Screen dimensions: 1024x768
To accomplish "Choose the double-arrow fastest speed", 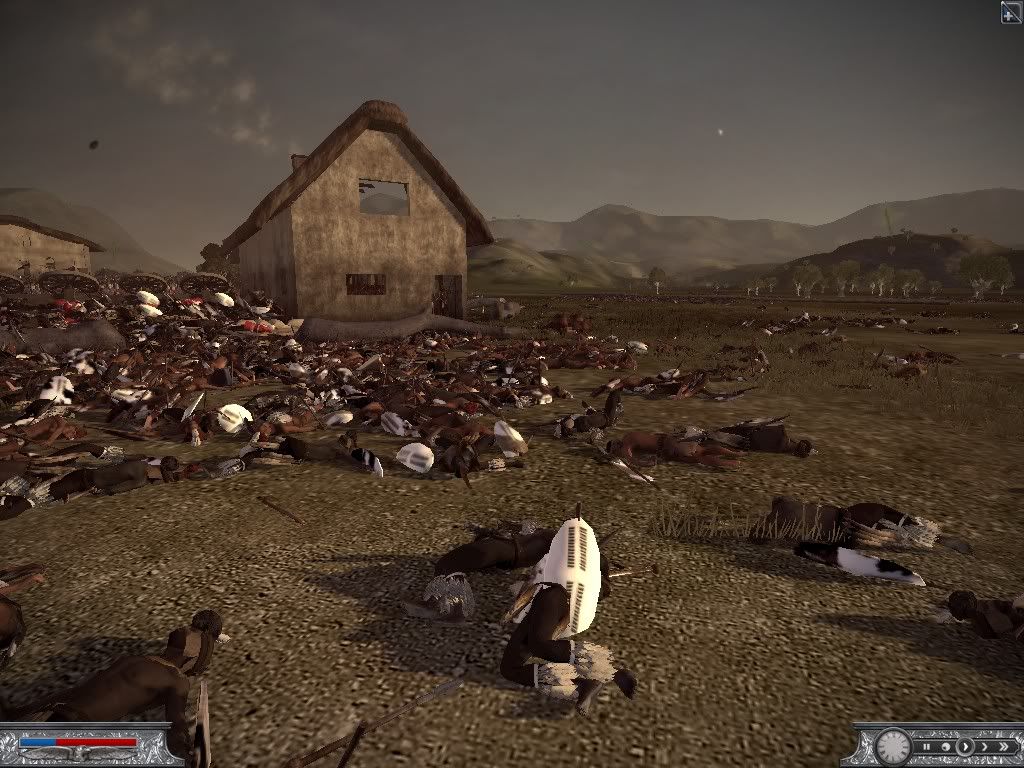I will click(1004, 747).
